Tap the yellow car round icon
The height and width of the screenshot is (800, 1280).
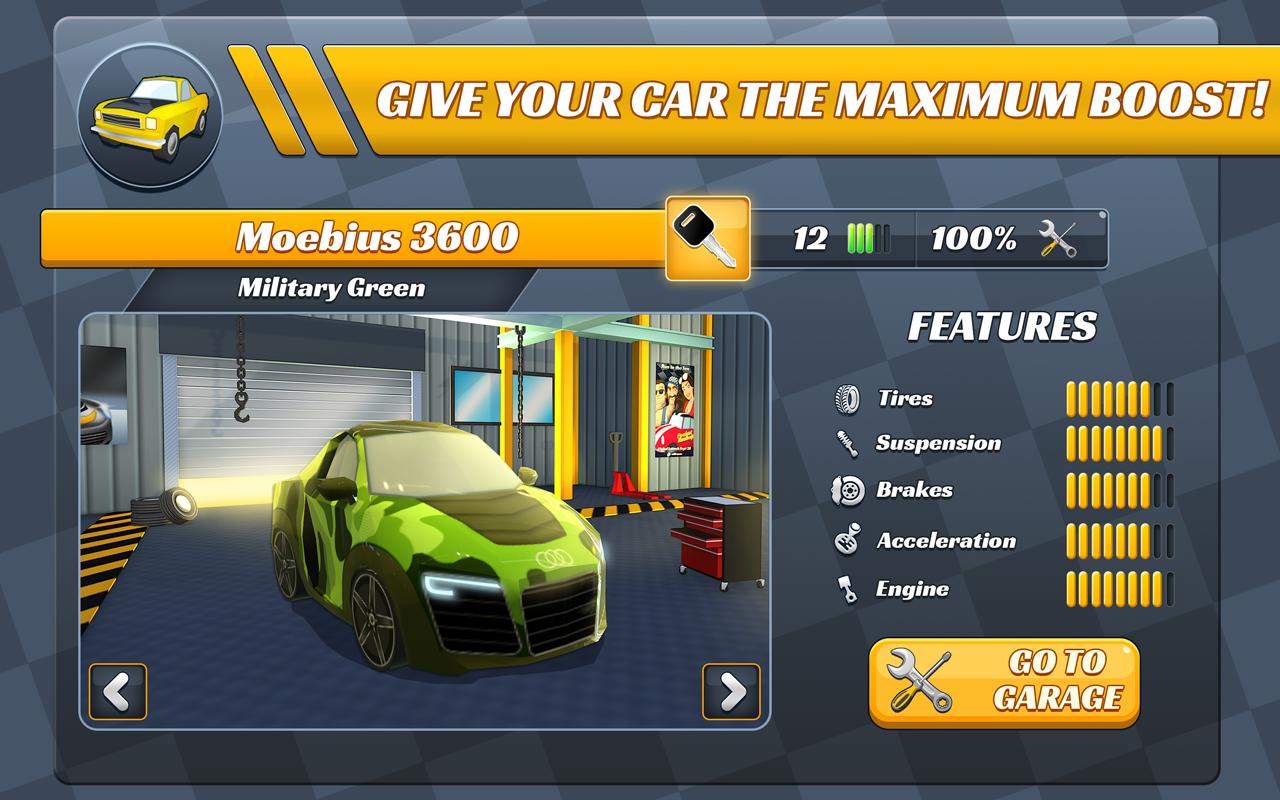pos(149,116)
